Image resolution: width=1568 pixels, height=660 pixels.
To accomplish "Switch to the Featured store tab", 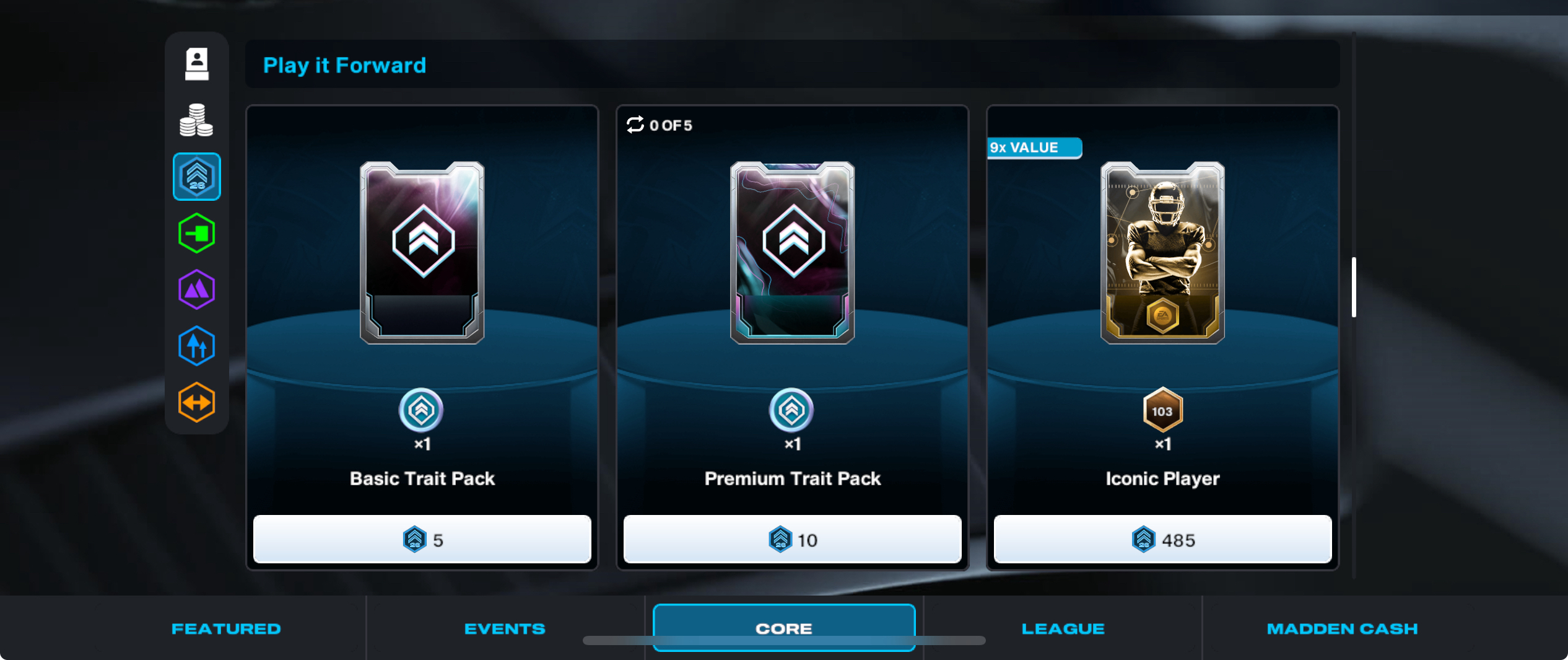I will tap(226, 628).
